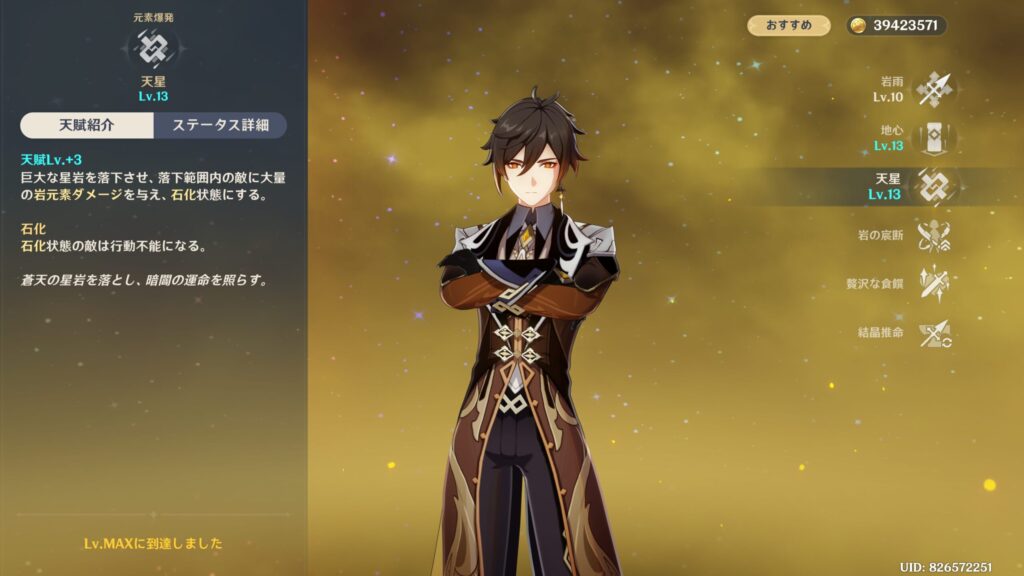Select the 天星 elemental burst talent
Image resolution: width=1024 pixels, height=576 pixels.
[935, 186]
